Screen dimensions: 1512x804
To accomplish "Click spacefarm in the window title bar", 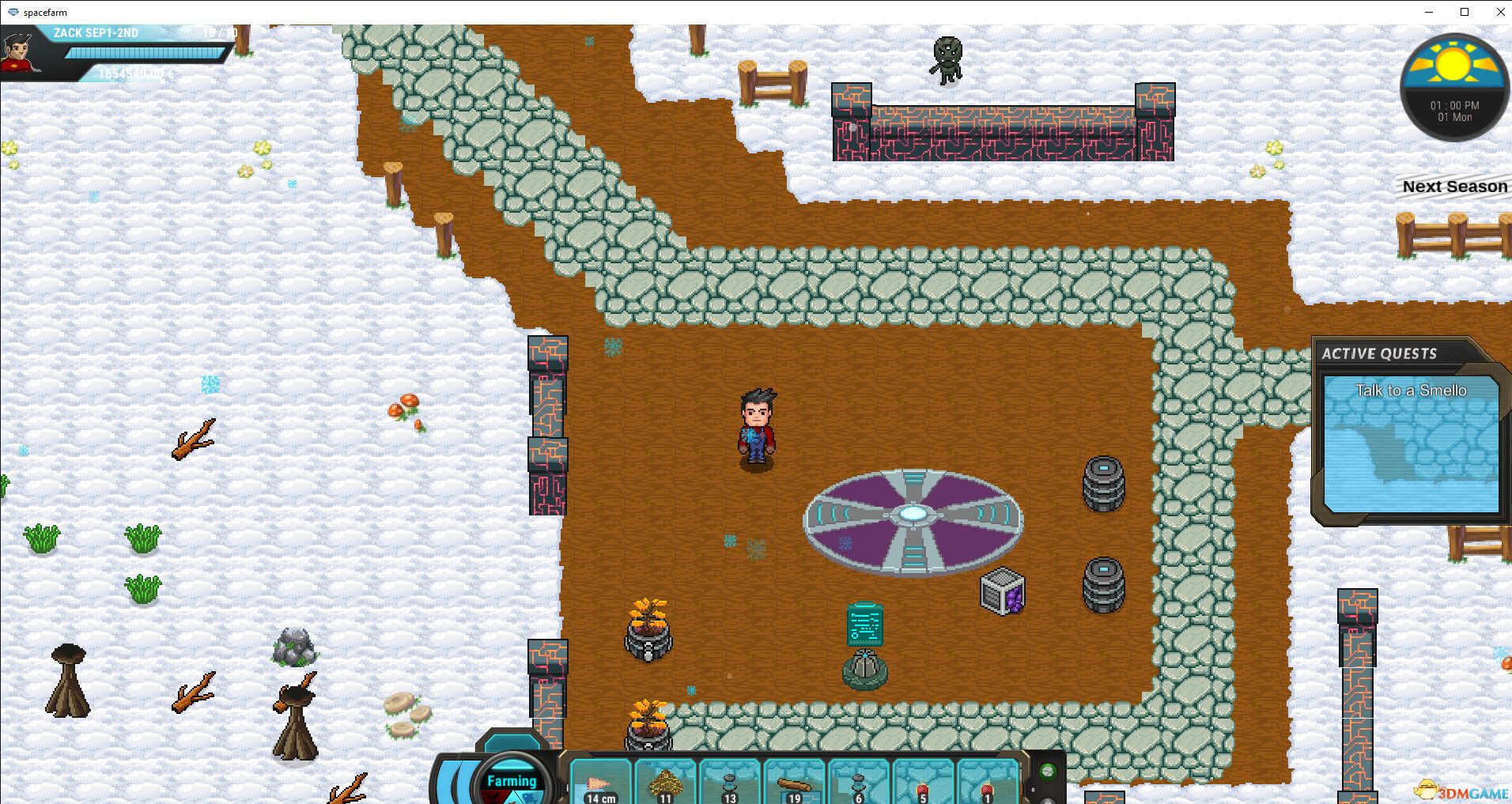I will tap(45, 12).
